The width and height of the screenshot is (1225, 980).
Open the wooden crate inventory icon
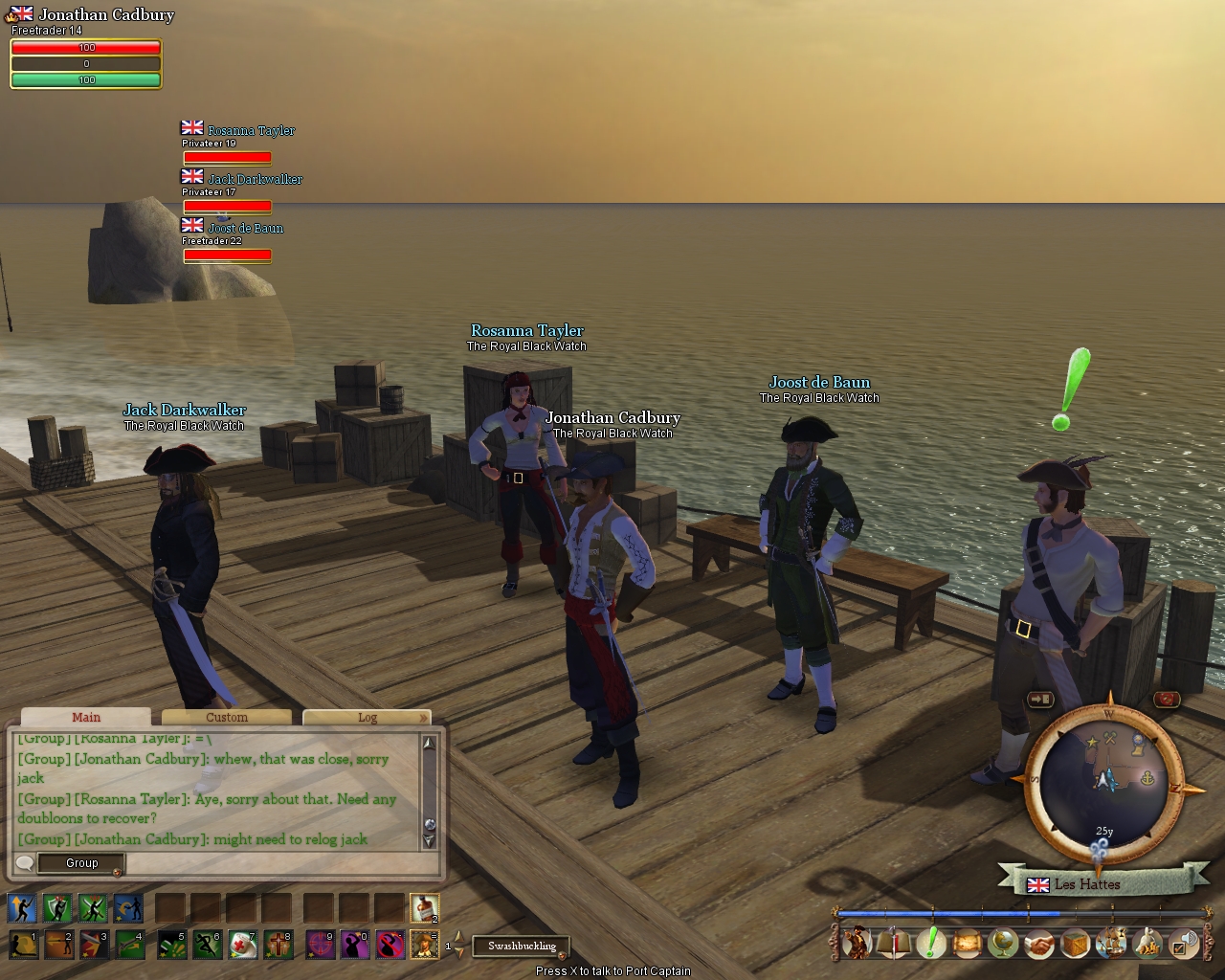coord(1076,944)
